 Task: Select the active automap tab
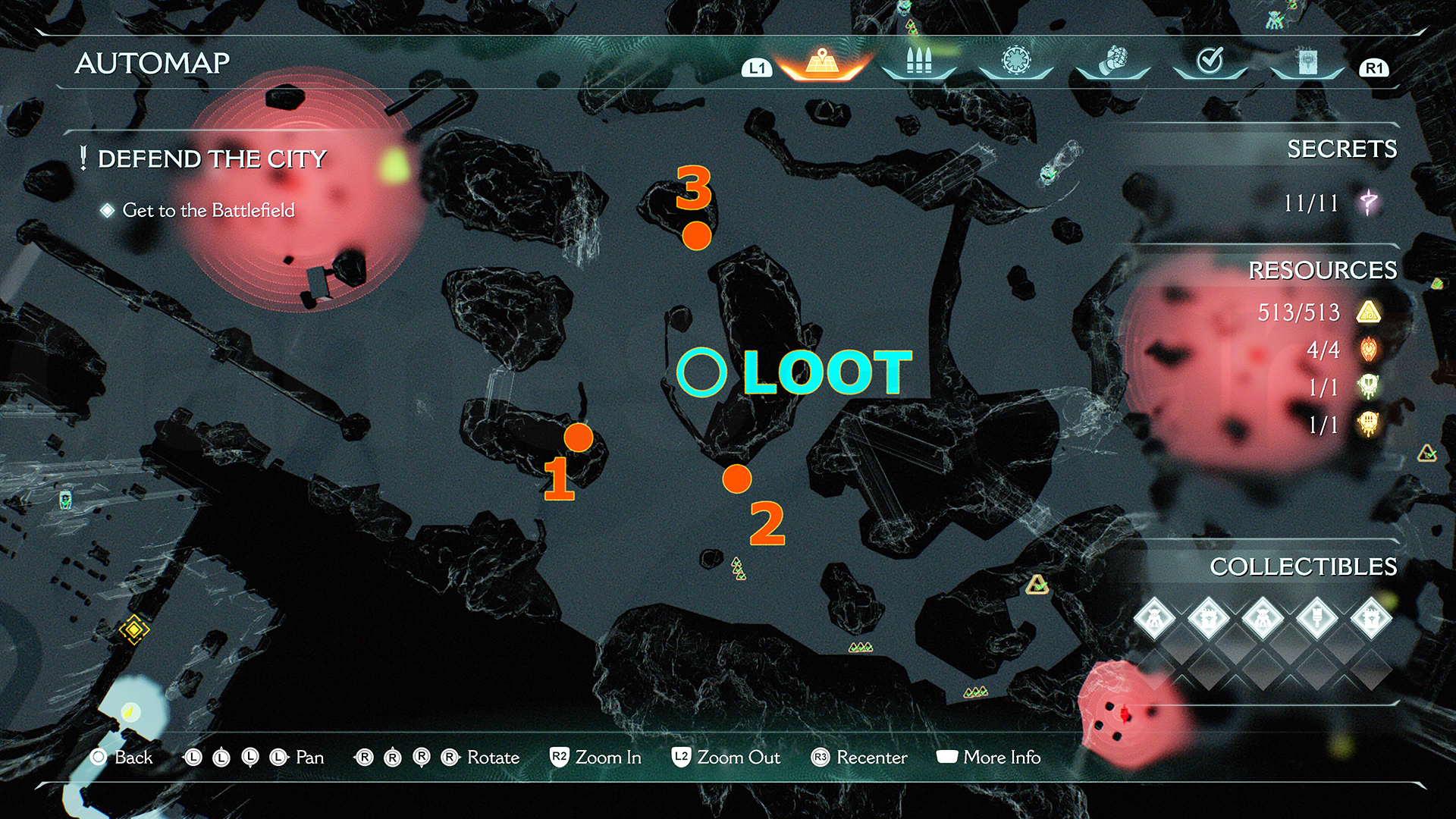tap(822, 61)
